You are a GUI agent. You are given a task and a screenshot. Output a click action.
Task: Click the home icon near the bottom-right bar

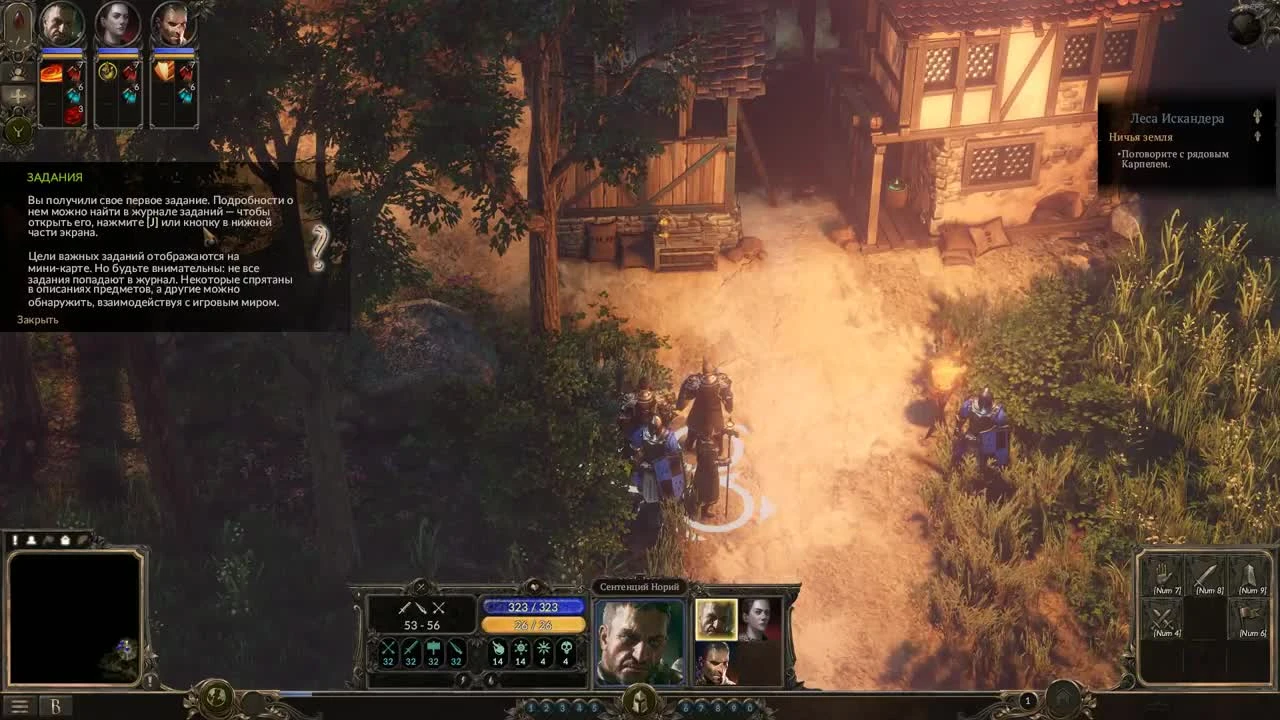point(1063,695)
